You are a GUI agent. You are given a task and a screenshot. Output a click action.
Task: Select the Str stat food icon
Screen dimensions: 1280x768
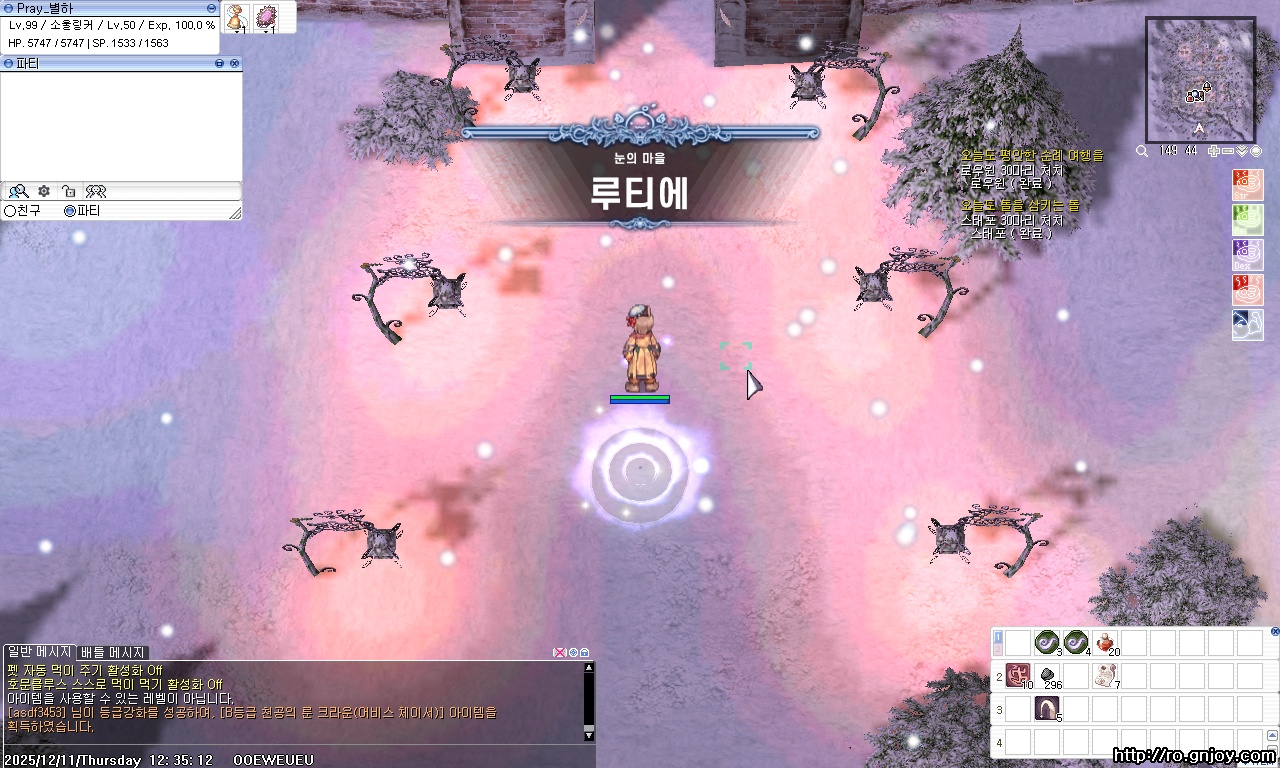[x=1248, y=186]
